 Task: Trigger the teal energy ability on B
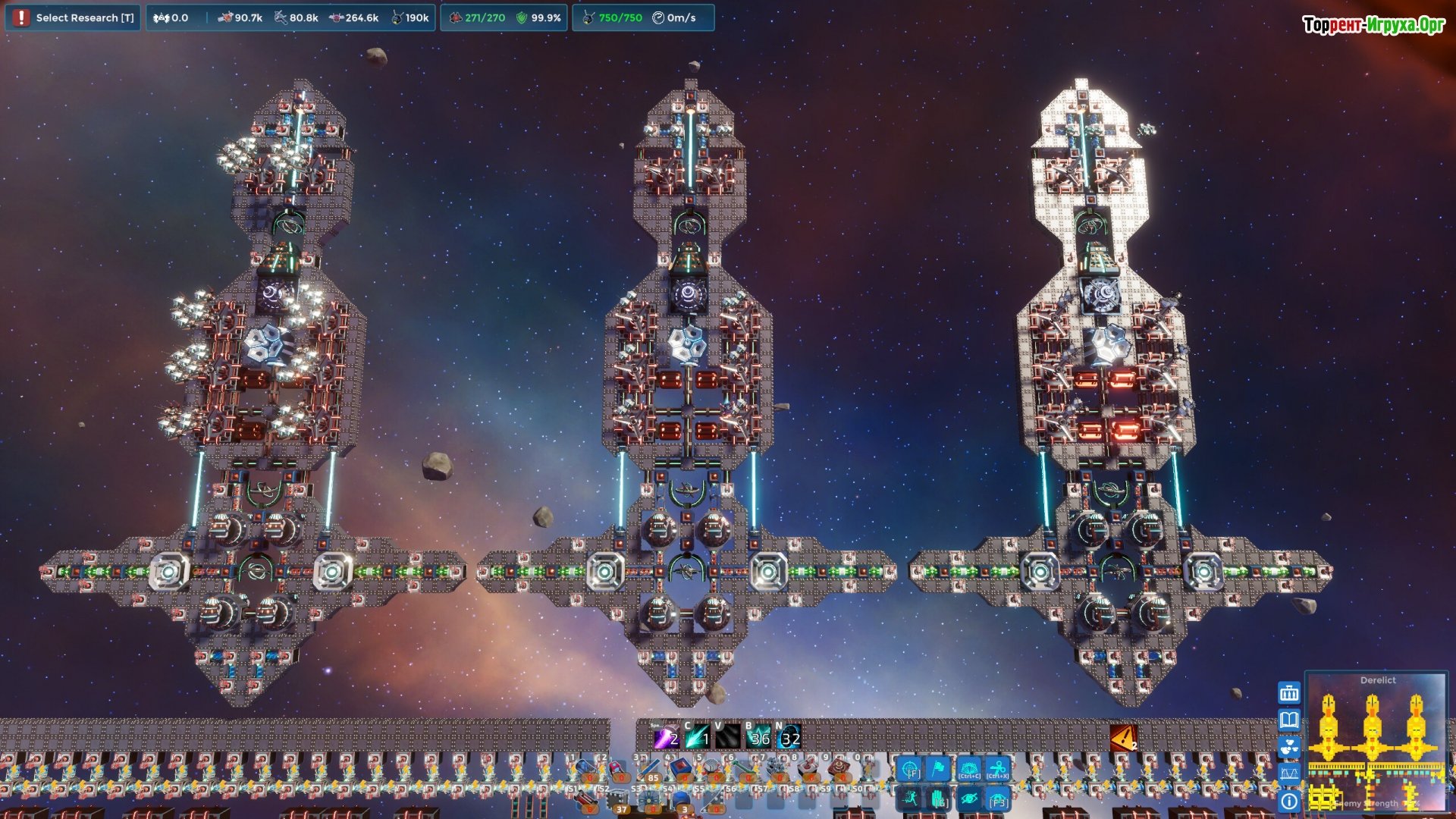(x=758, y=737)
